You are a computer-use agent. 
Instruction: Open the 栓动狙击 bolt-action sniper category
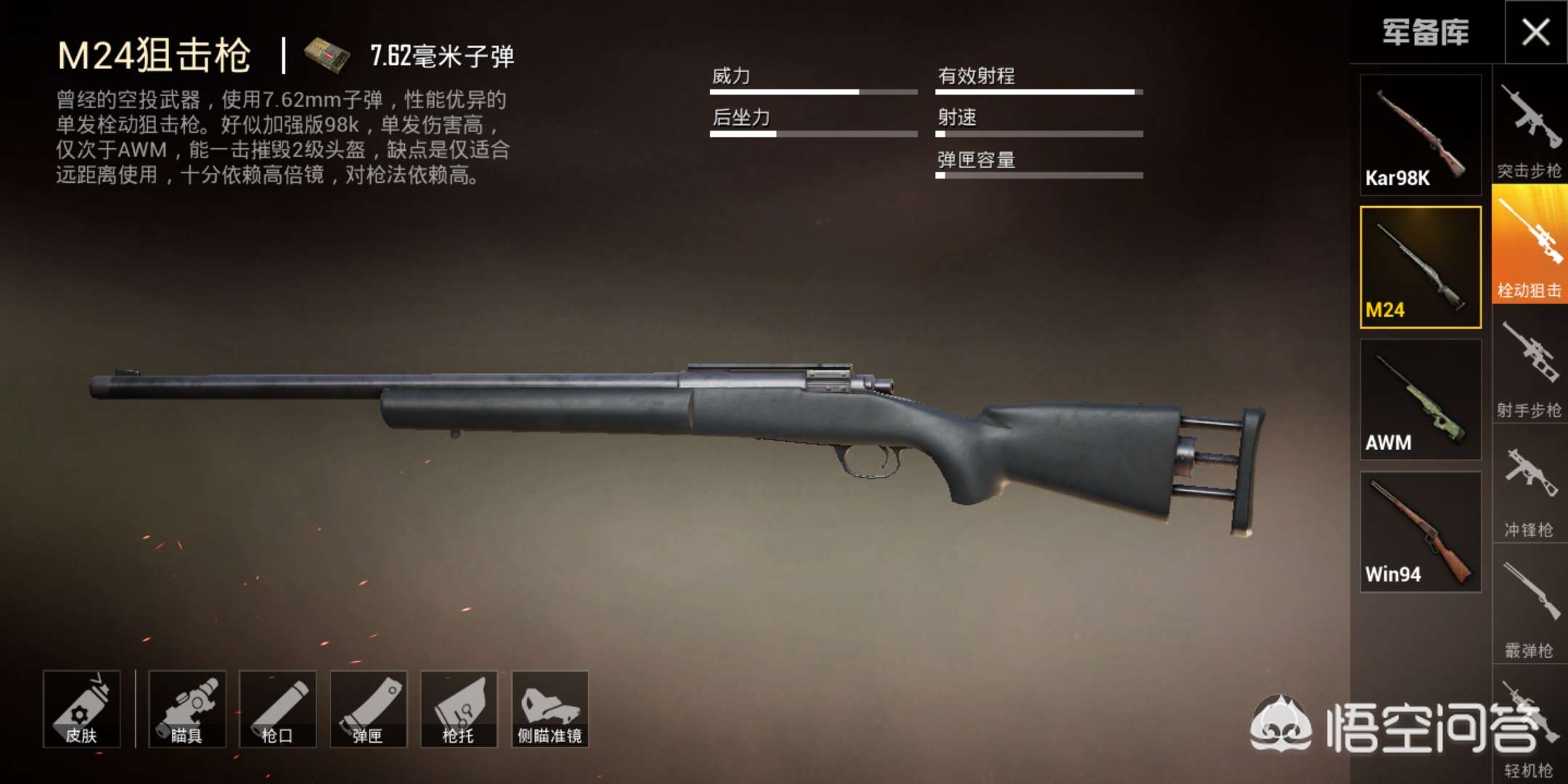tap(1529, 245)
